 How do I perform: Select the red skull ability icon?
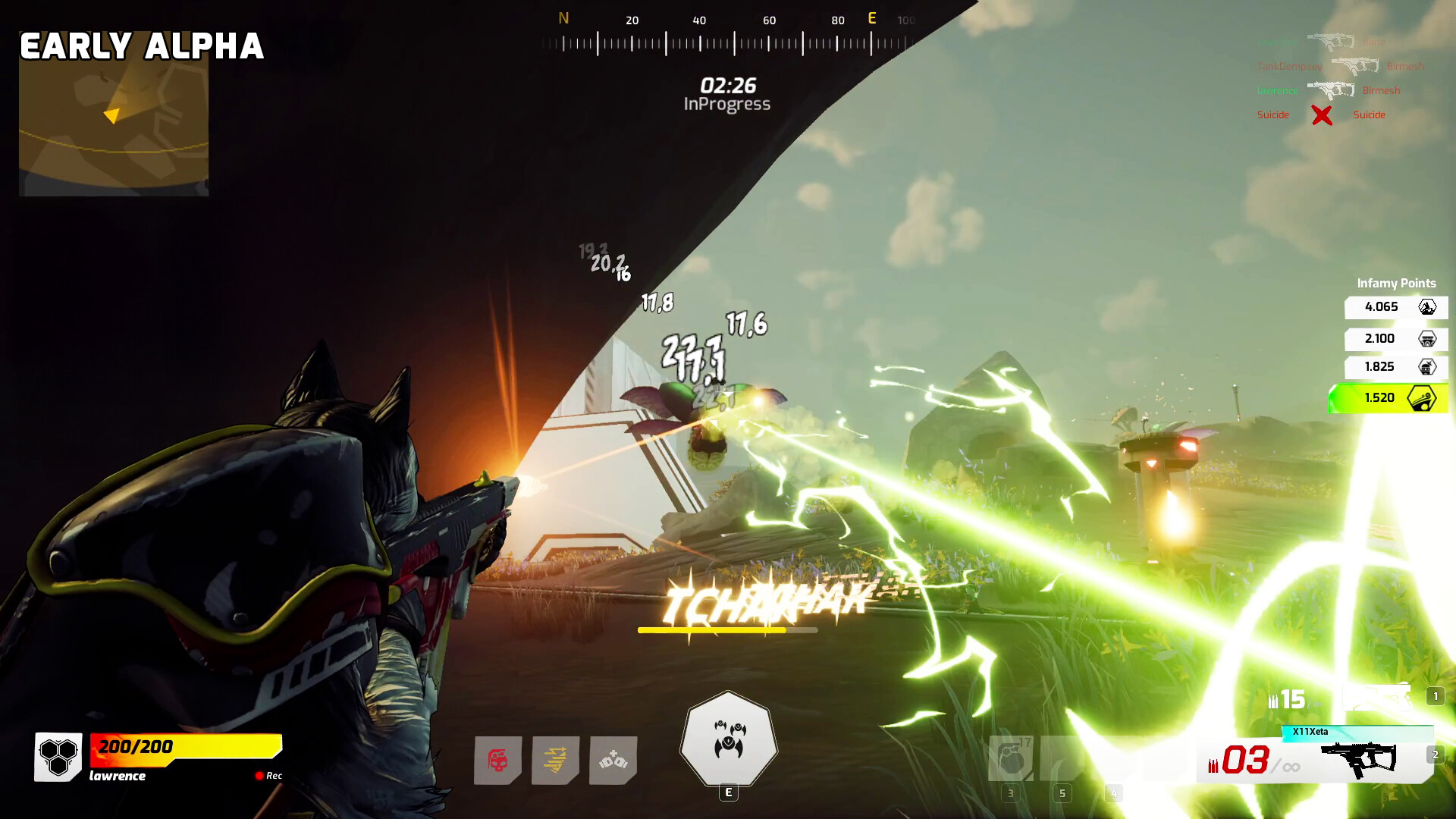tap(497, 759)
